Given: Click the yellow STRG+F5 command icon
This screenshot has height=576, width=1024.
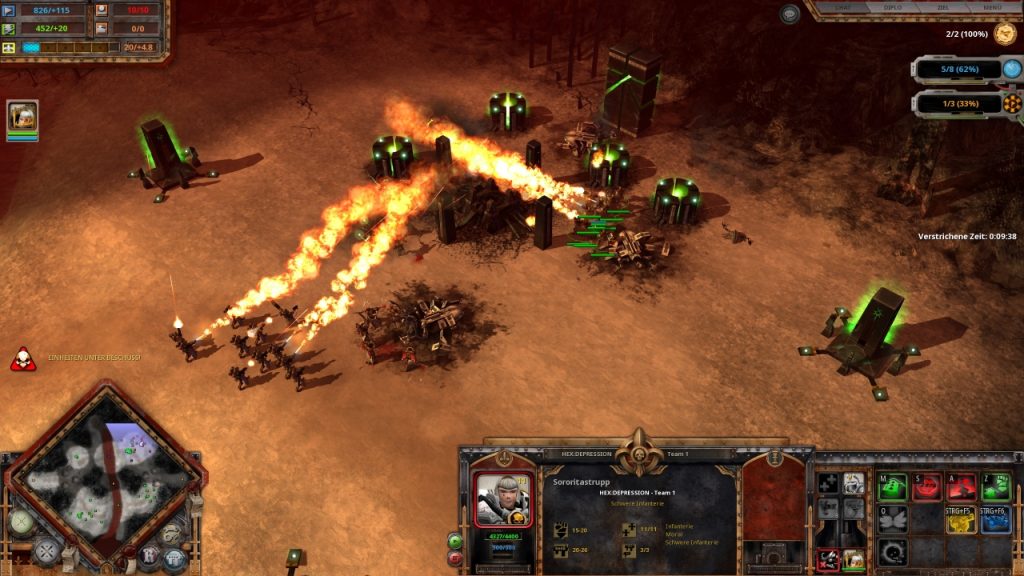Looking at the screenshot, I should point(961,520).
